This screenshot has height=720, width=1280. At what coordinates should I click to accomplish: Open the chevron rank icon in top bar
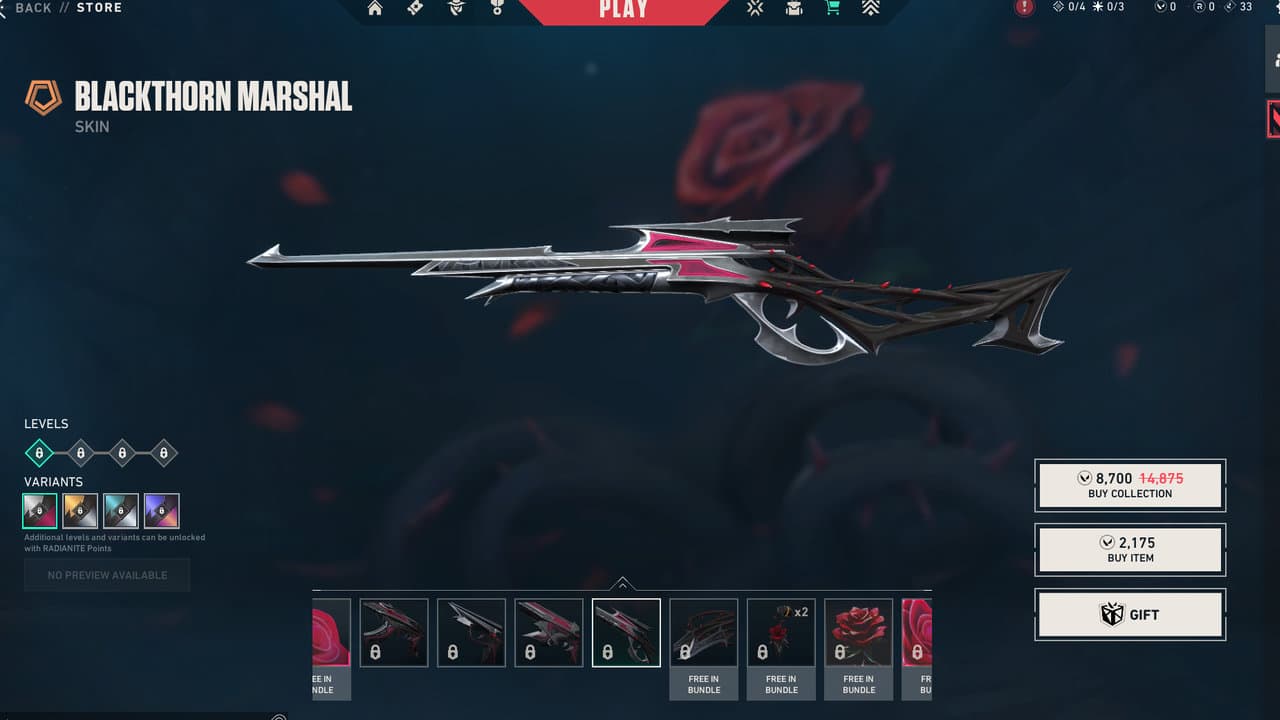pyautogui.click(x=870, y=8)
